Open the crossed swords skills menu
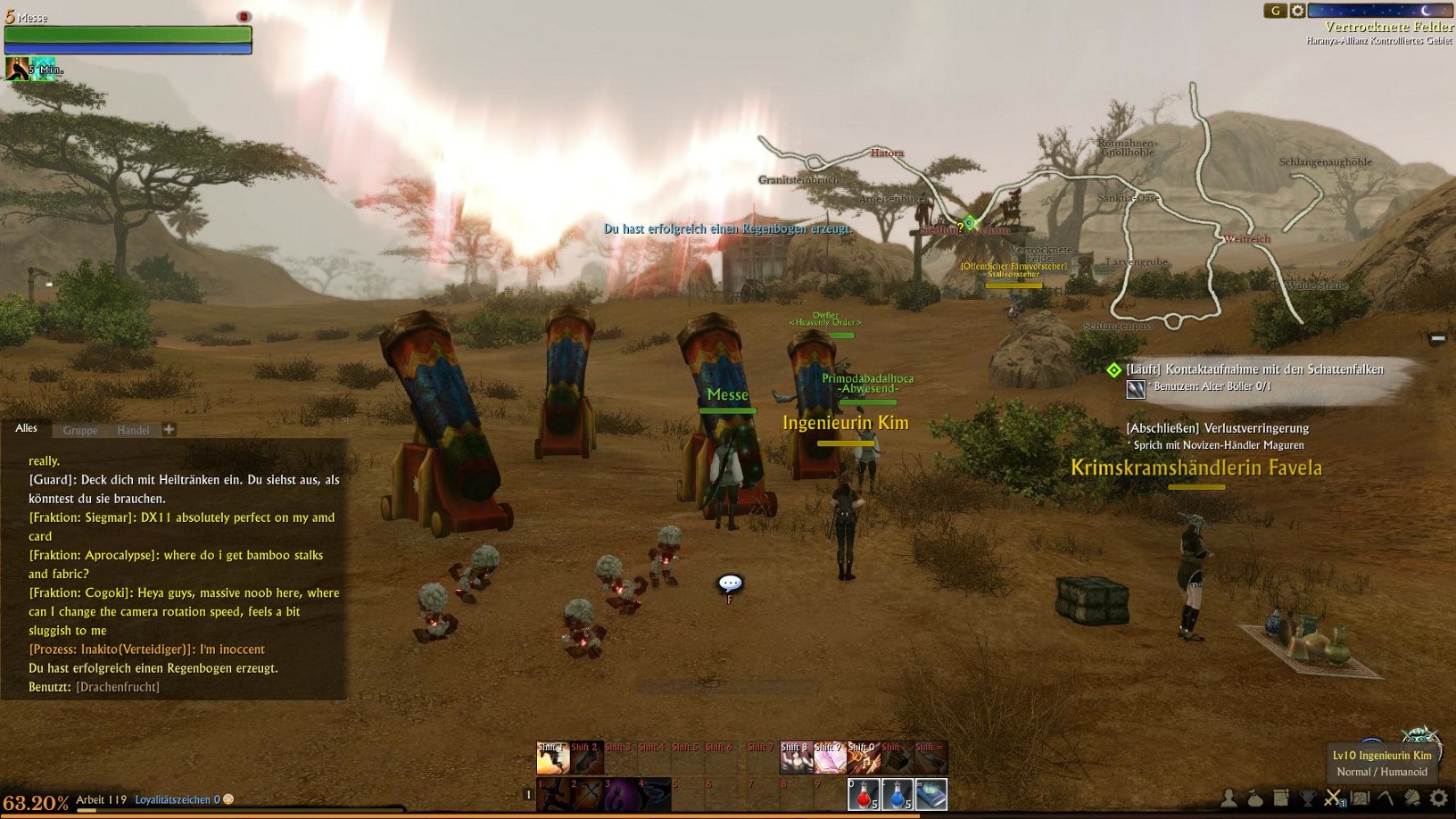This screenshot has width=1456, height=819. pyautogui.click(x=1333, y=798)
